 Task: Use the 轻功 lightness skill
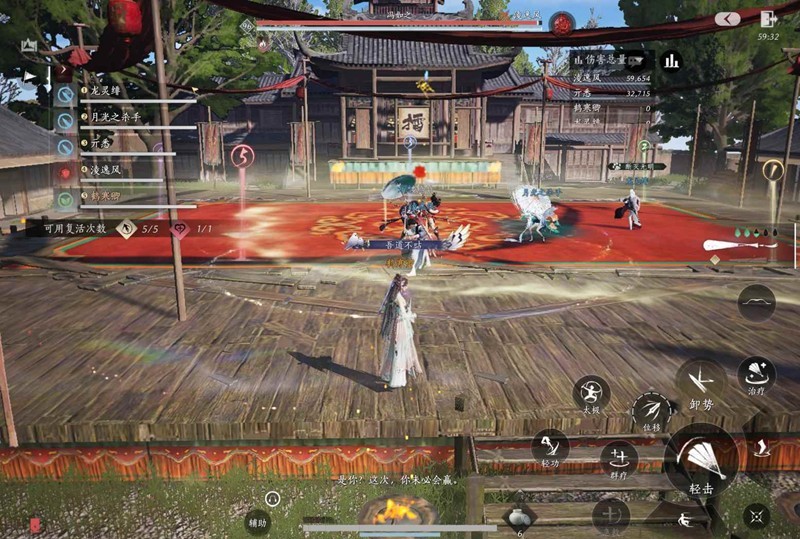pos(550,446)
